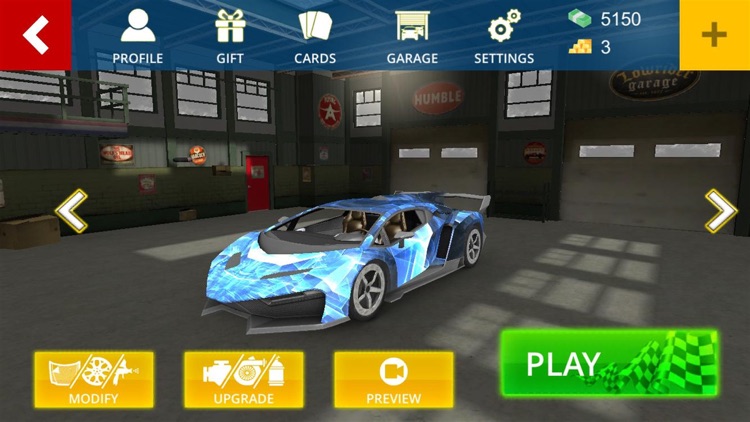
Task: Open the Garage menu
Action: coord(412,37)
